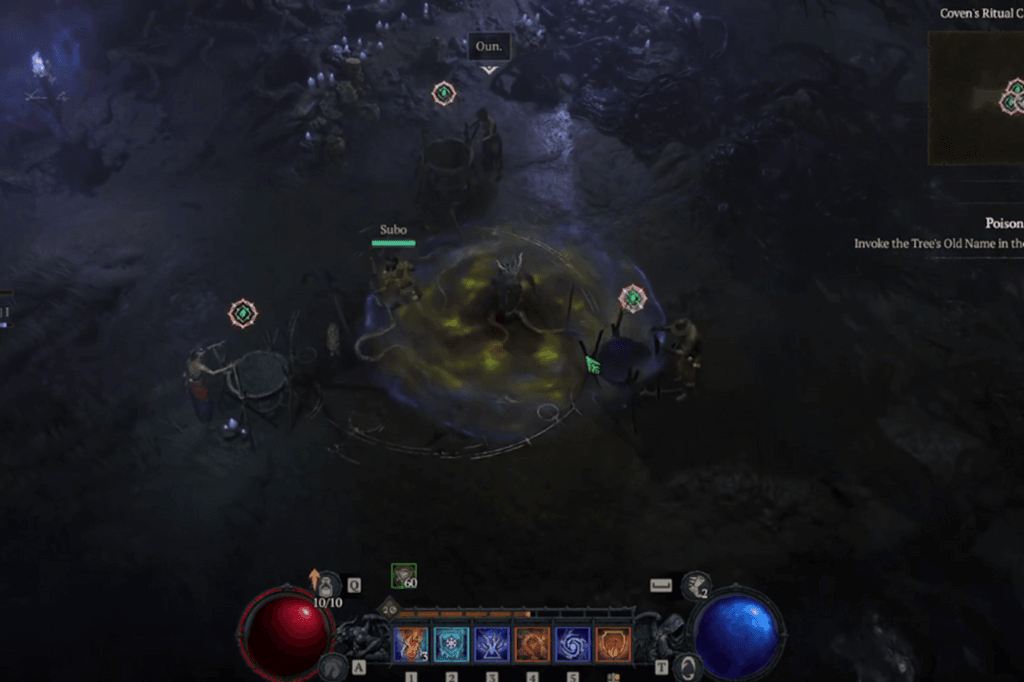
Task: Click the round icon below the red health orb
Action: pyautogui.click(x=331, y=666)
